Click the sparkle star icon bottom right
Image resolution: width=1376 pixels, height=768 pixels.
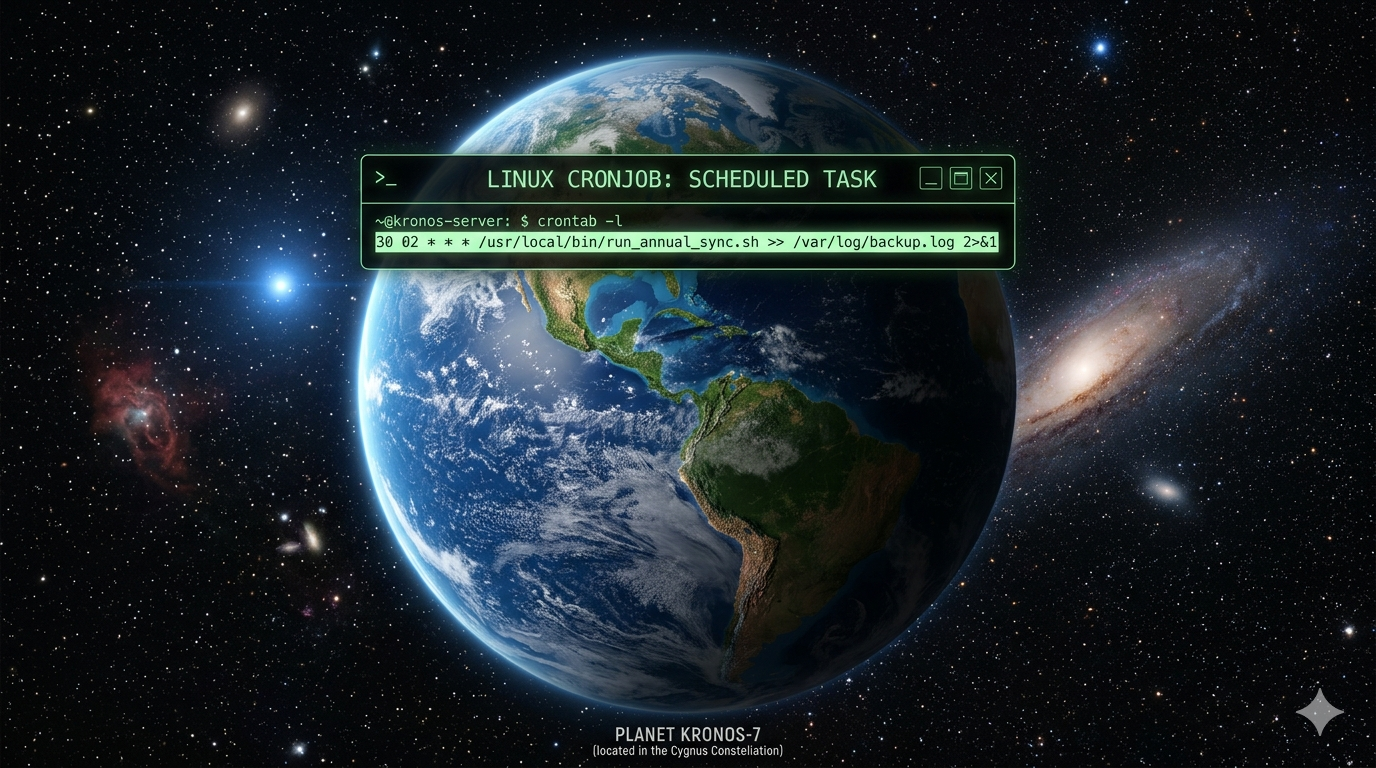point(1318,711)
